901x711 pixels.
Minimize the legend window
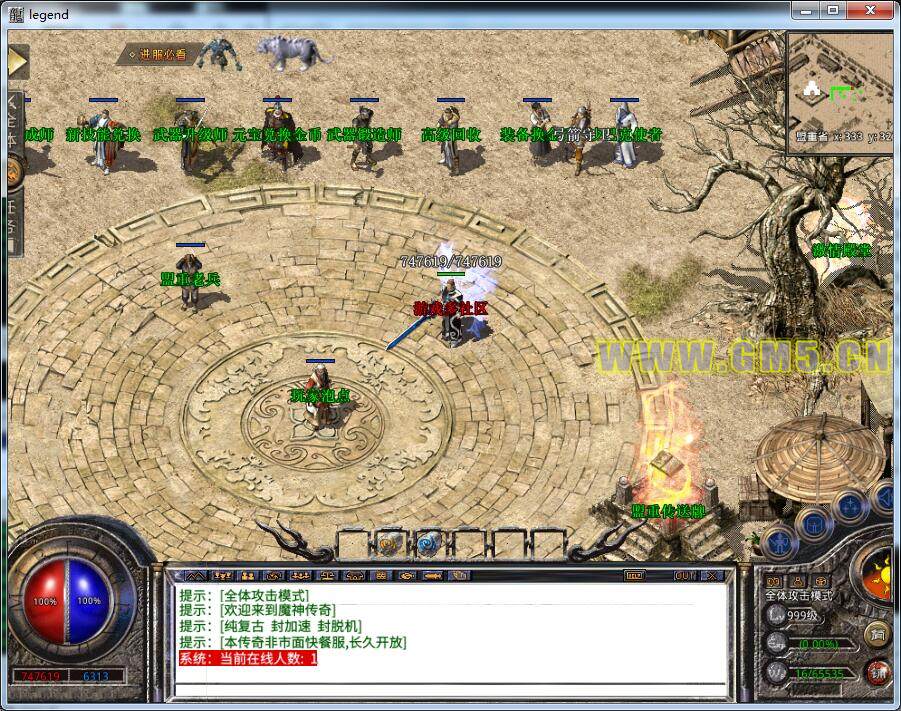coord(805,10)
